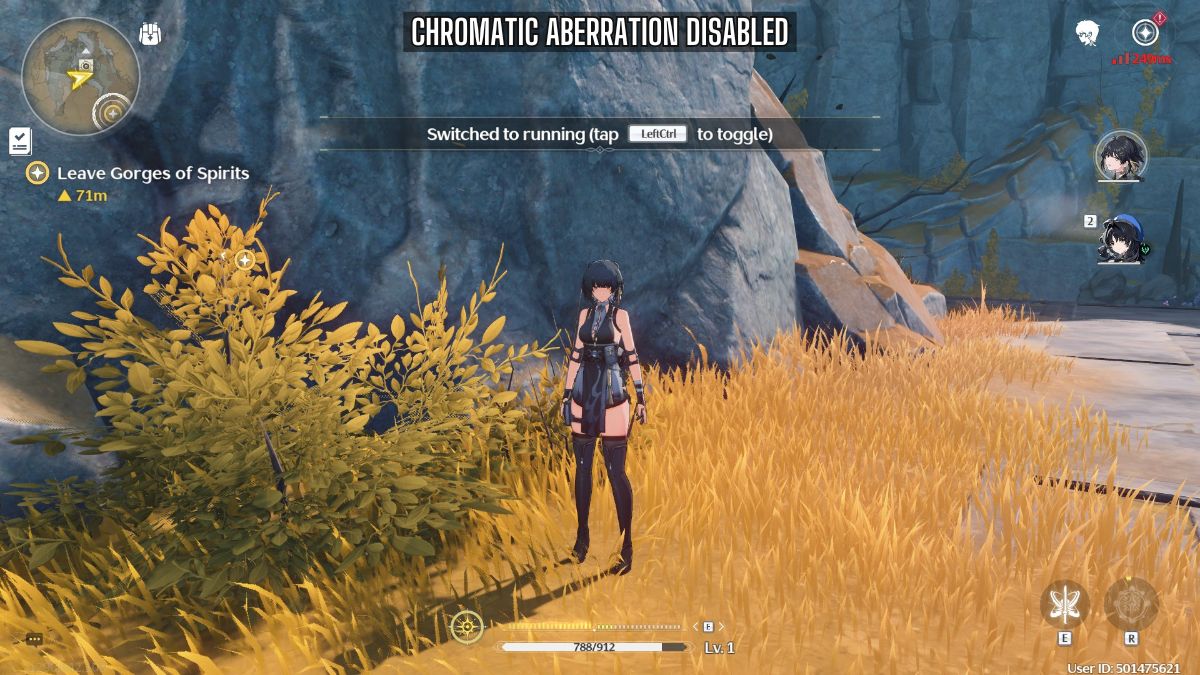Open the character profile head icon
Viewport: 1200px width, 675px height.
(x=1087, y=33)
